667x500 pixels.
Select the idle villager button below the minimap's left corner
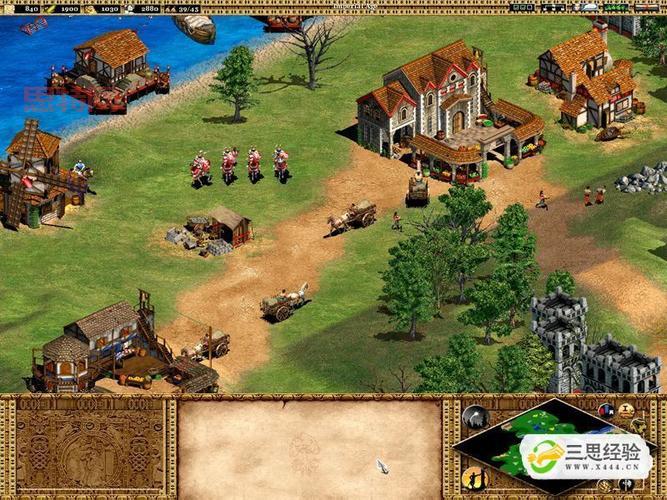pos(474,476)
